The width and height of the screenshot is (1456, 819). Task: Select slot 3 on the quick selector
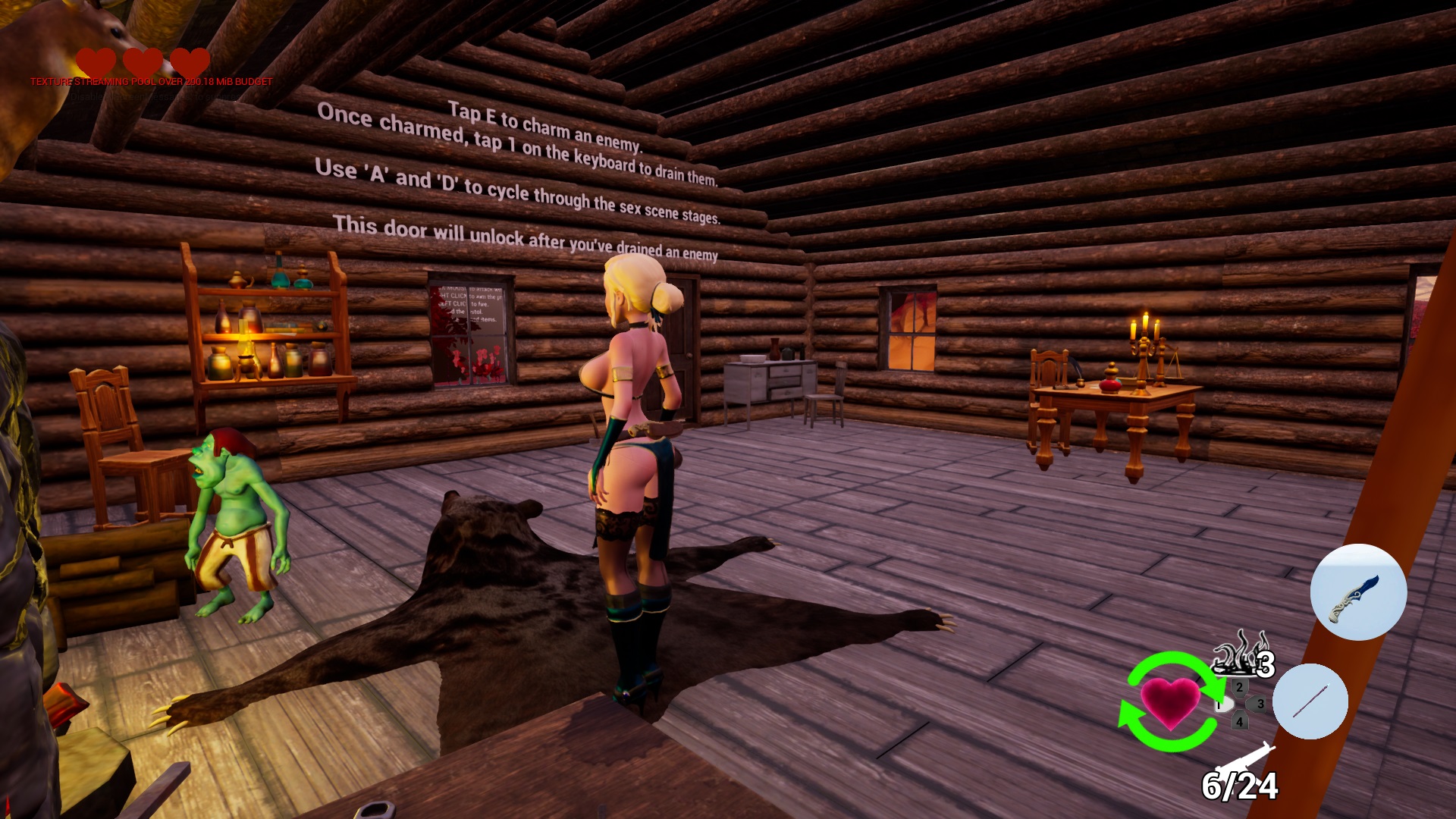tap(1260, 704)
